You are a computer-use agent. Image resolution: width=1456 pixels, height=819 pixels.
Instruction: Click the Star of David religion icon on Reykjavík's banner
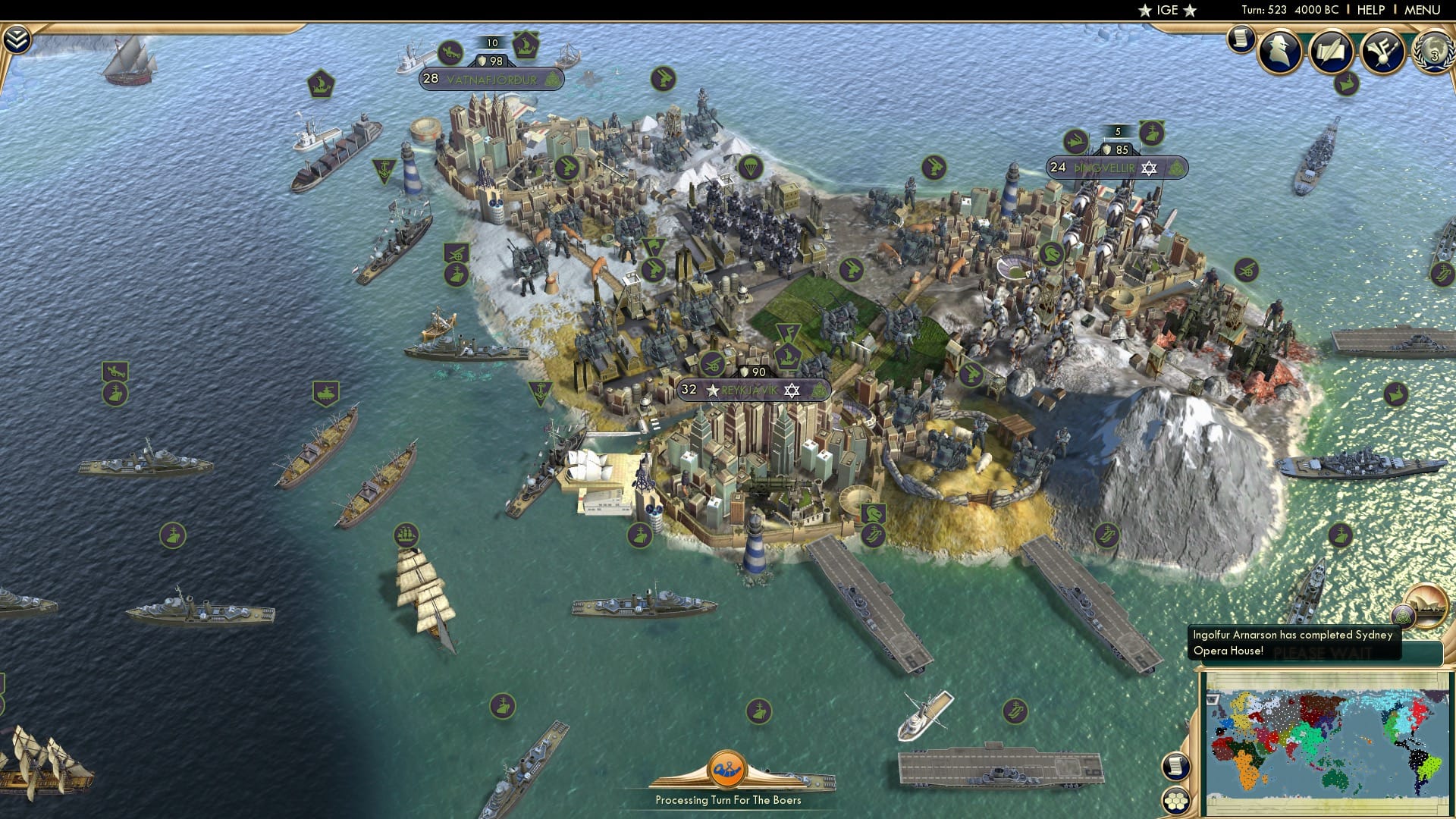pyautogui.click(x=792, y=391)
